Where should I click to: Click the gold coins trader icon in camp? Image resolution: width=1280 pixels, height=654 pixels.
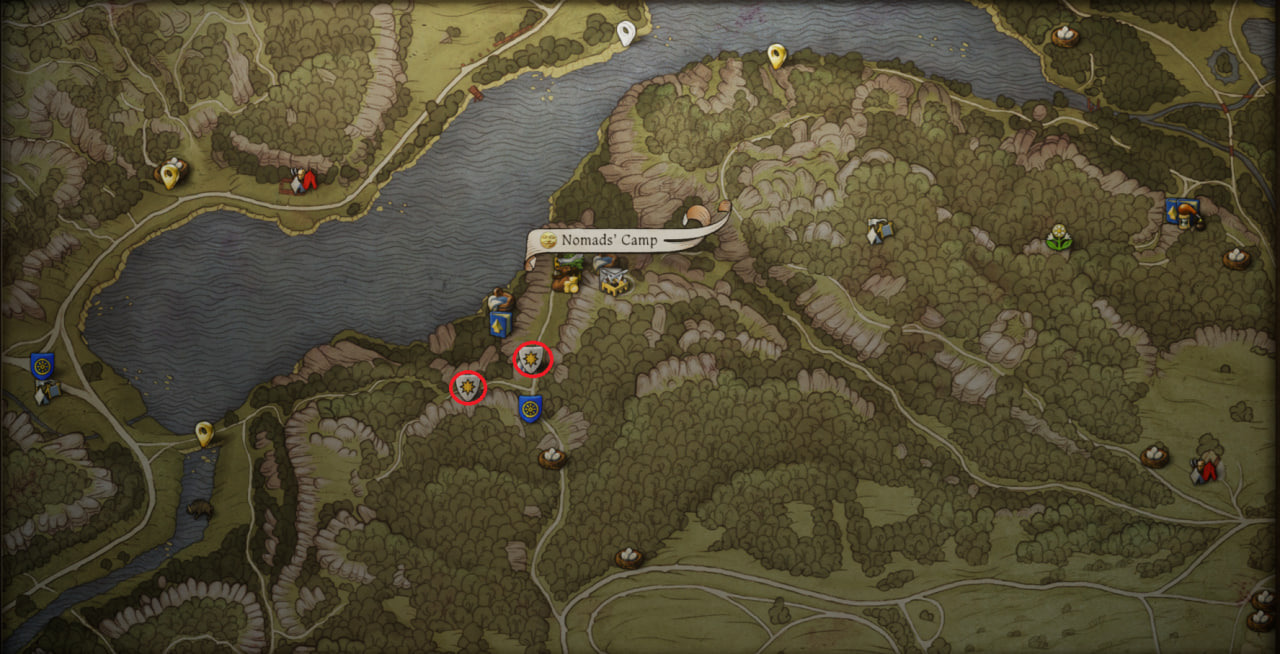(571, 285)
